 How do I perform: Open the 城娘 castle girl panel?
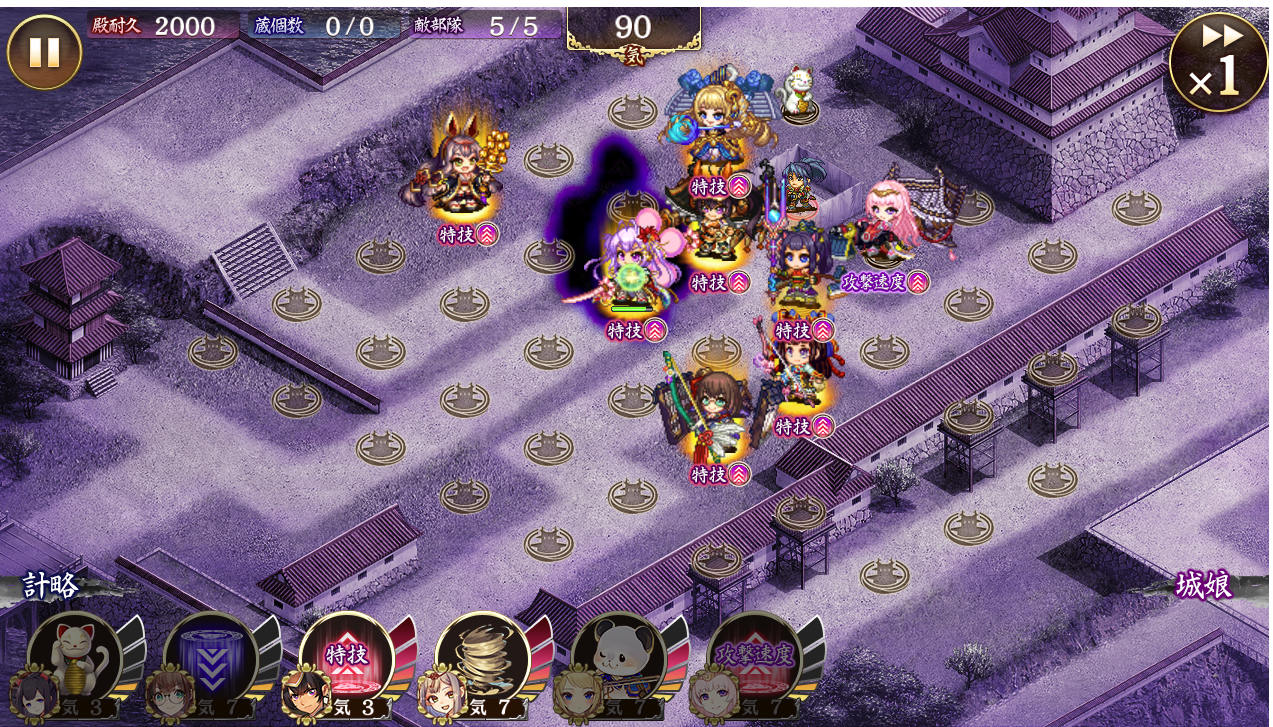point(1203,585)
